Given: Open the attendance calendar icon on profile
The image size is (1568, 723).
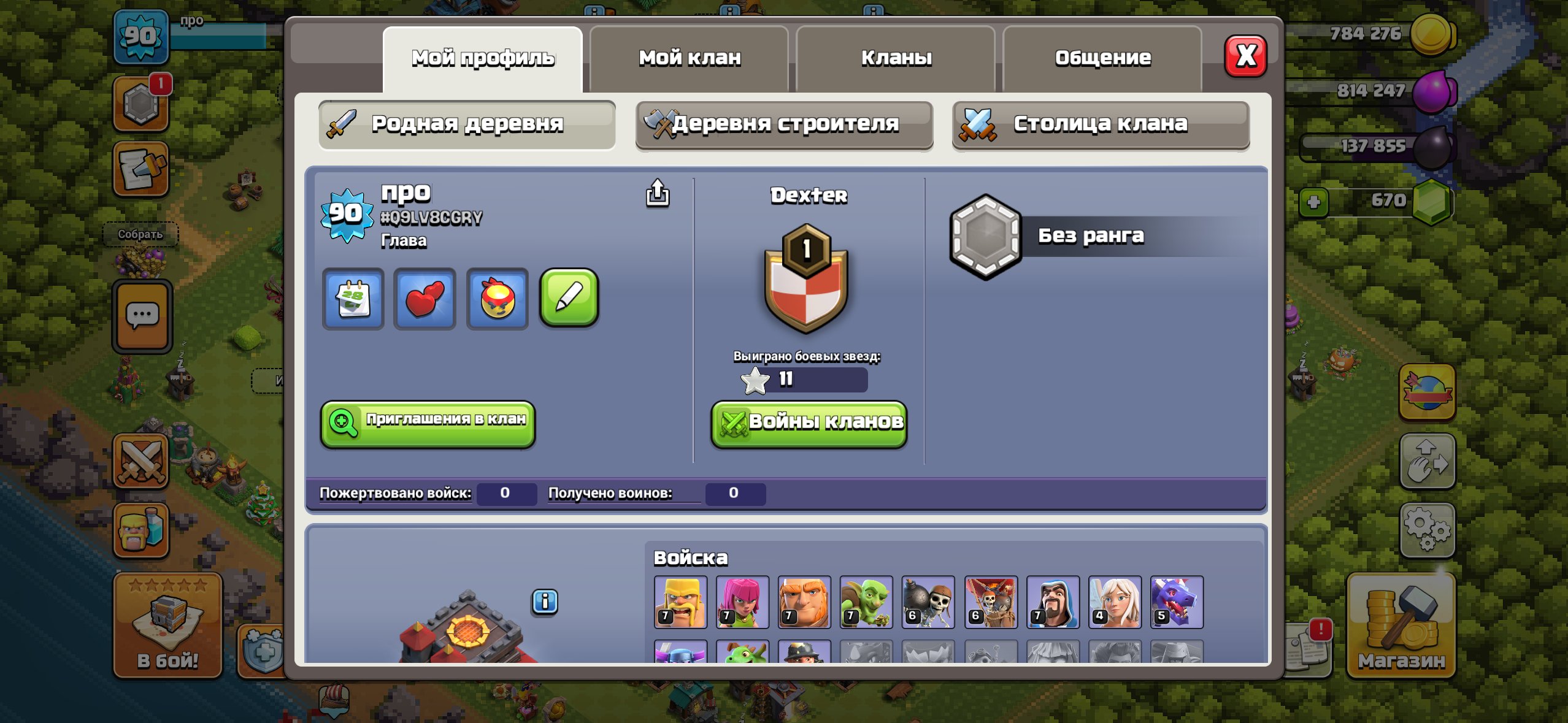Looking at the screenshot, I should (353, 300).
